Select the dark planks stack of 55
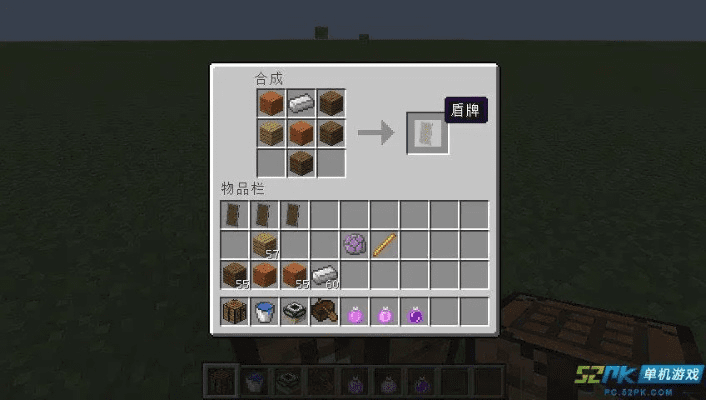706x400 pixels. (235, 274)
